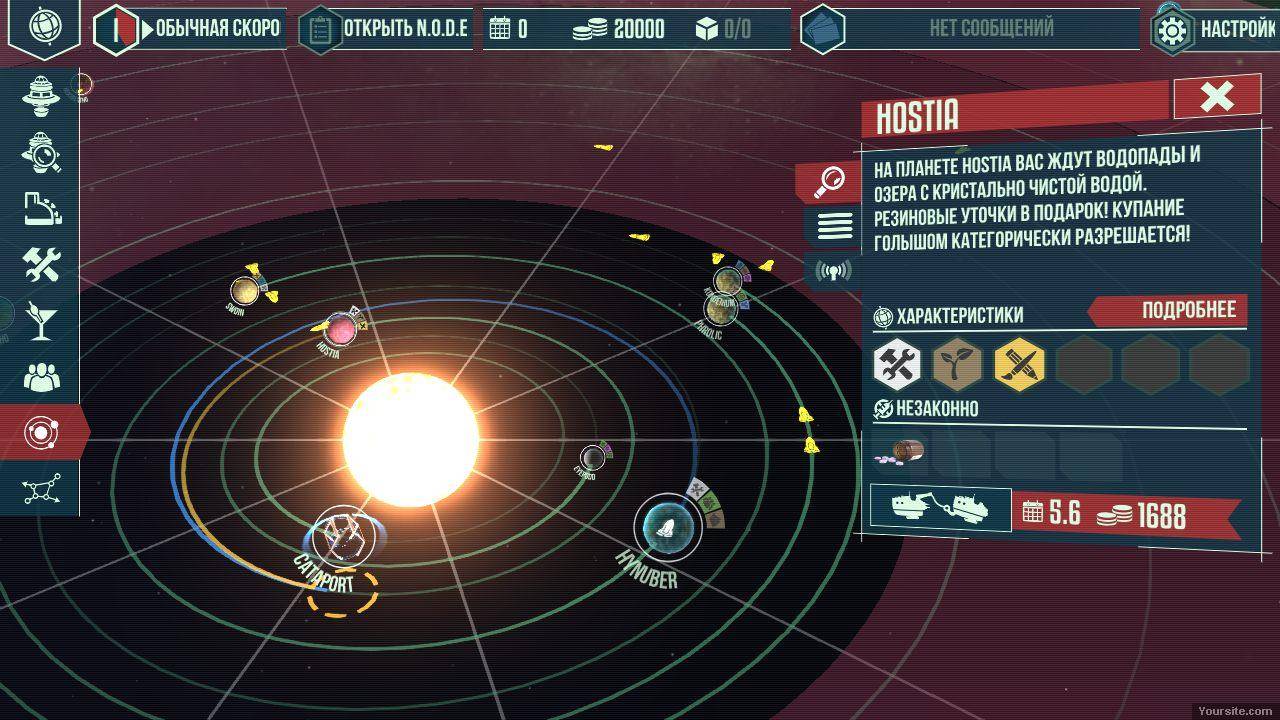The height and width of the screenshot is (720, 1280).
Task: Click the Подробнее details button
Action: pos(1174,311)
